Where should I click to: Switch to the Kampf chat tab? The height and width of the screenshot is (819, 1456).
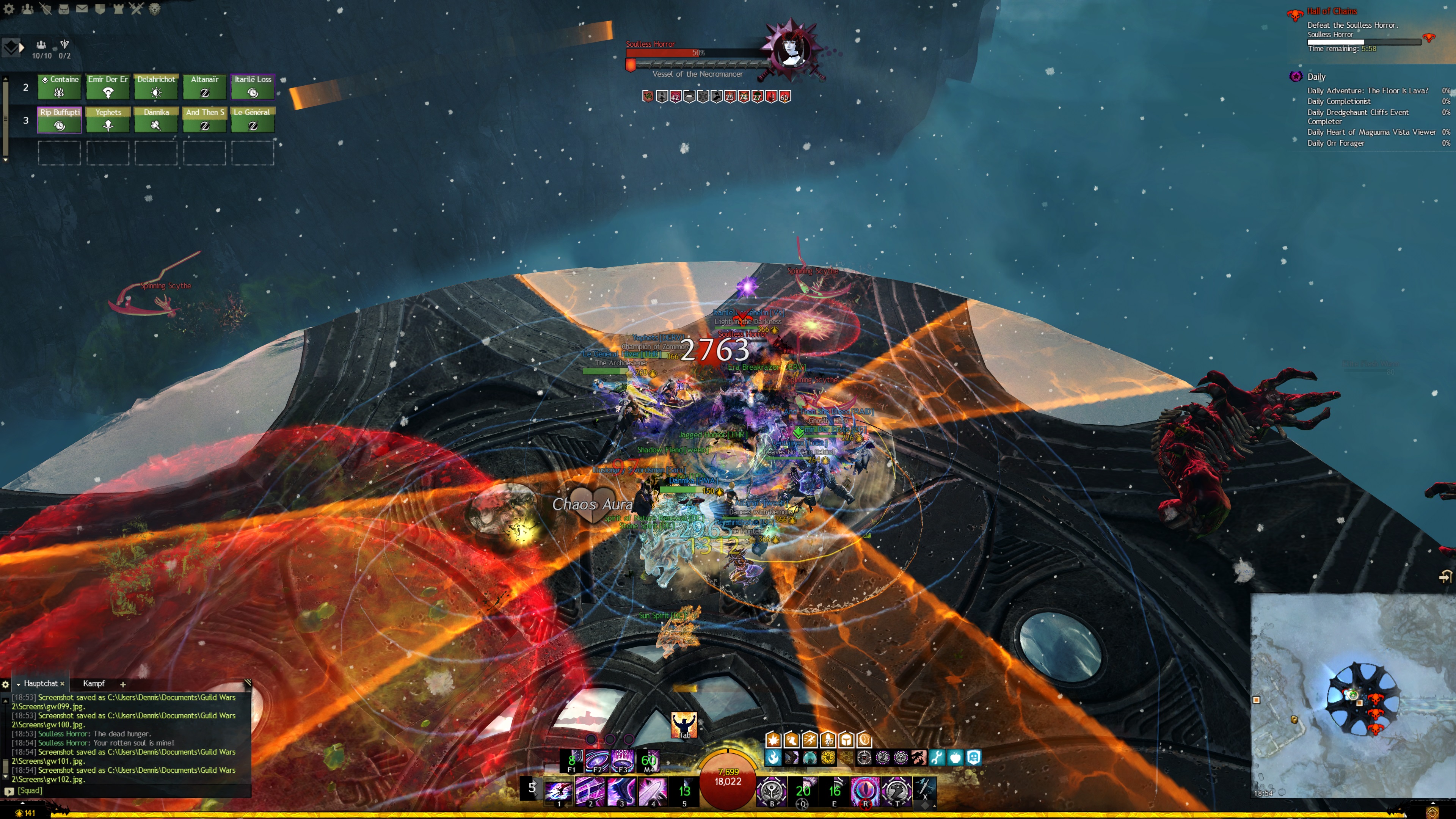click(94, 683)
